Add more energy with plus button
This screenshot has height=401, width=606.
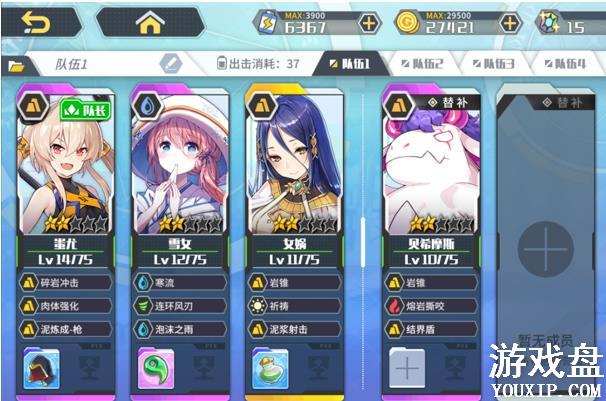[369, 23]
